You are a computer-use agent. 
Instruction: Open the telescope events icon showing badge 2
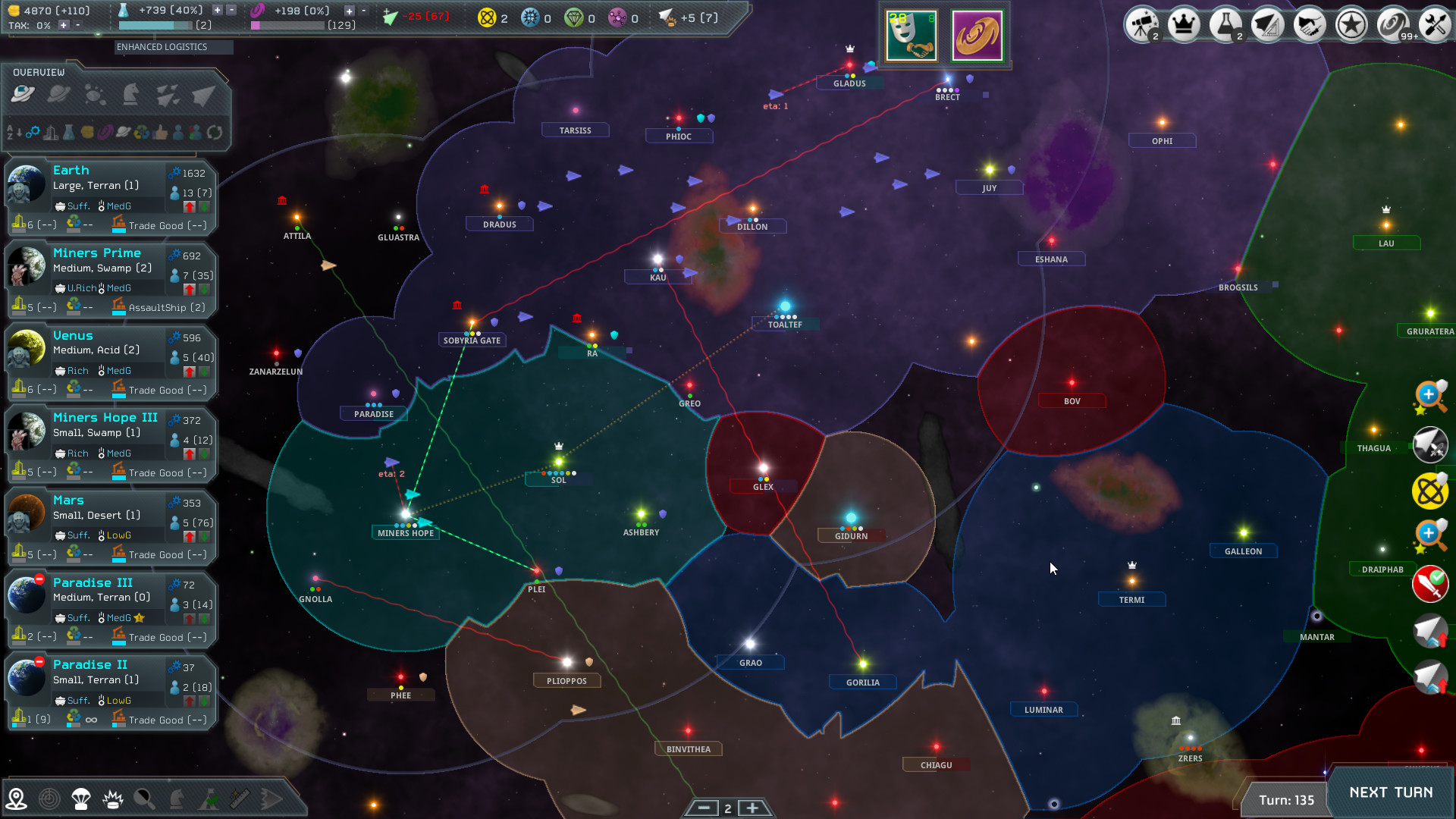1142,24
